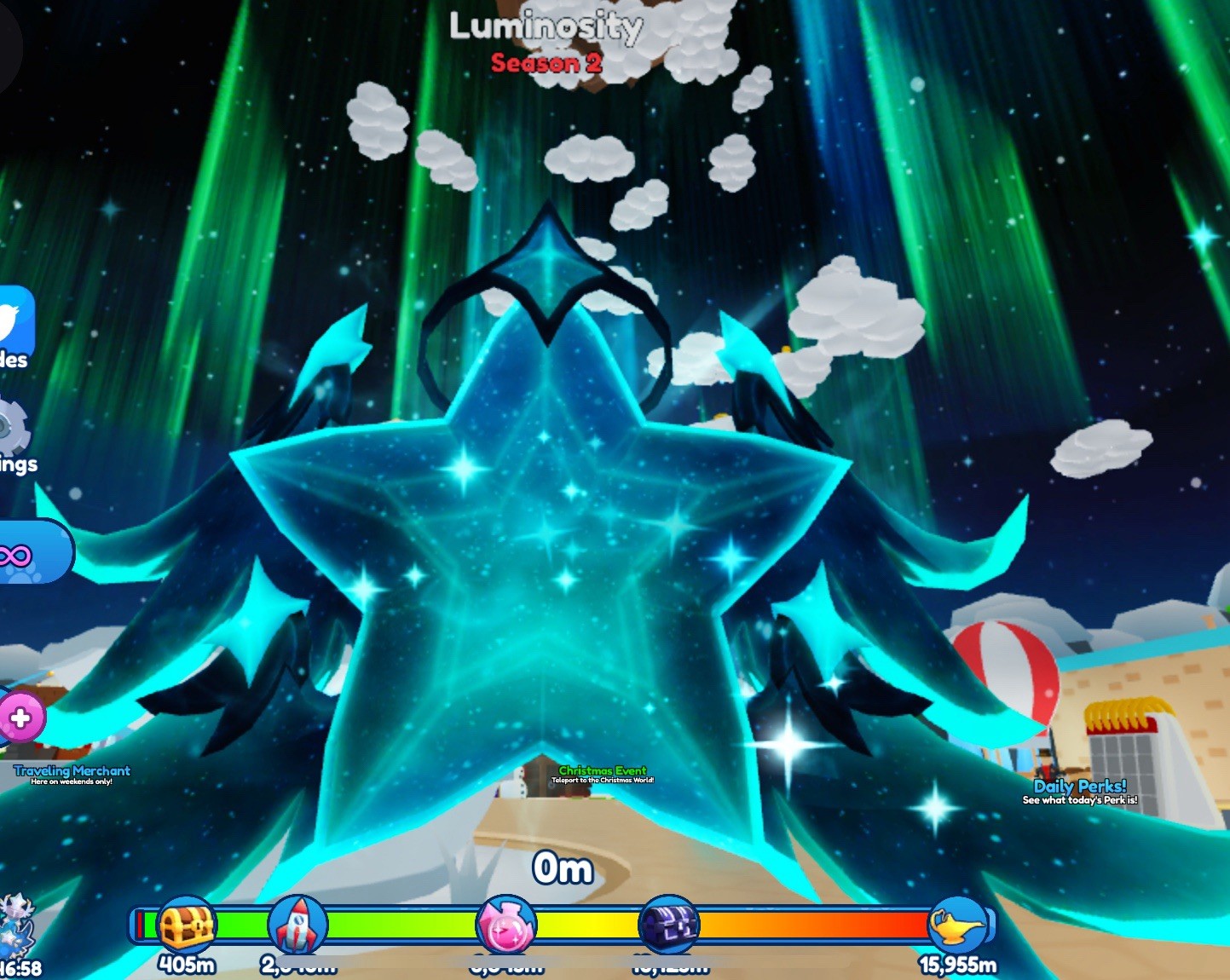Click the pink plus icon above Traveling Merchant
Viewport: 1230px width, 980px height.
21,716
